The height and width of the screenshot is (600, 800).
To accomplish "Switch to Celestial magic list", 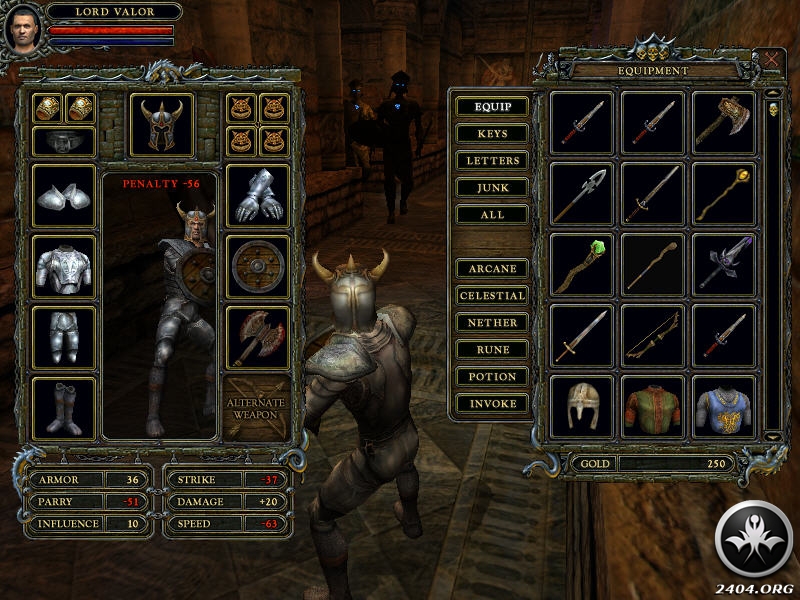I will 492,296.
